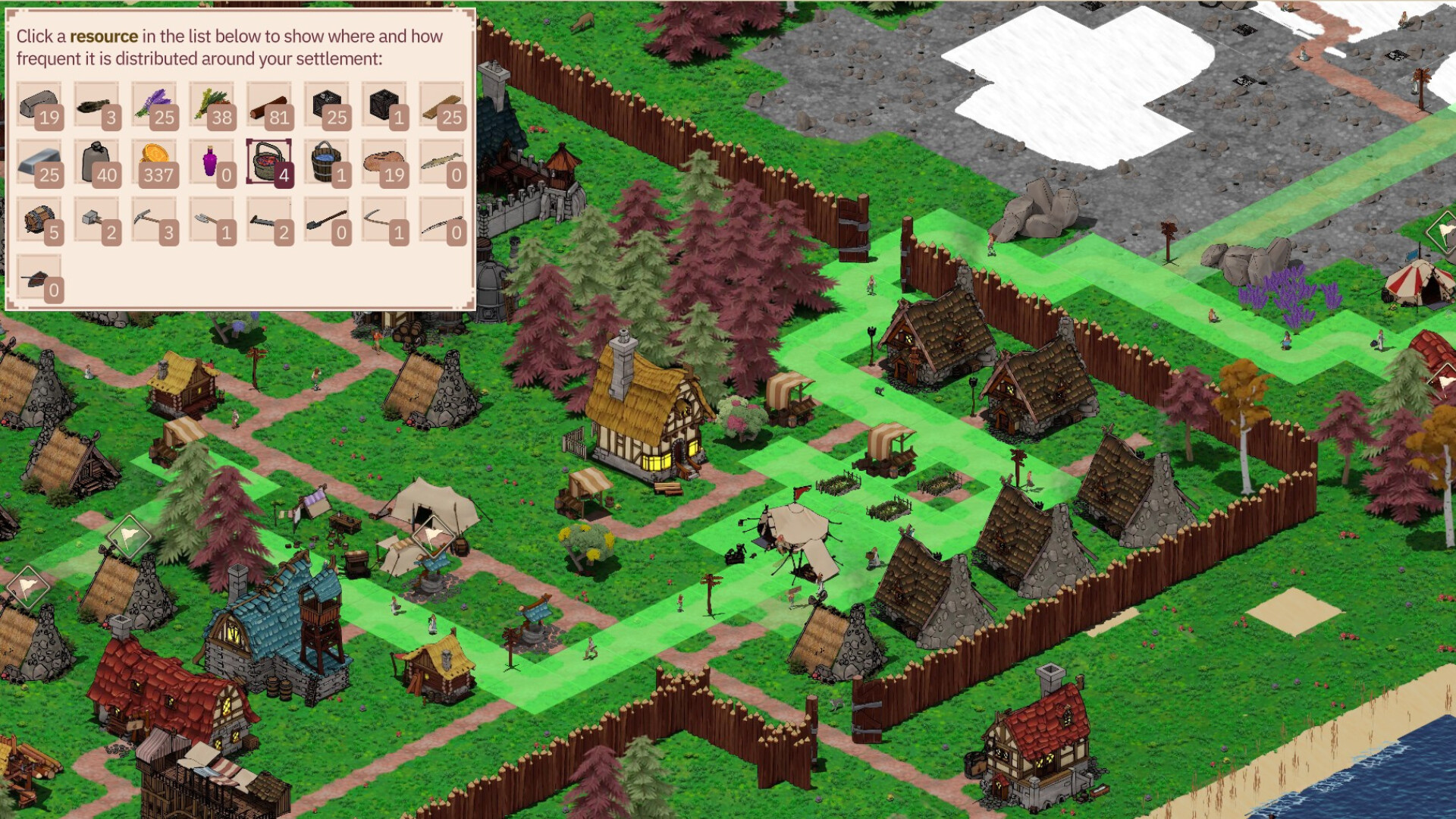Click the flag marker at the far left edge
Screen dimensions: 1456x819
pos(27,588)
